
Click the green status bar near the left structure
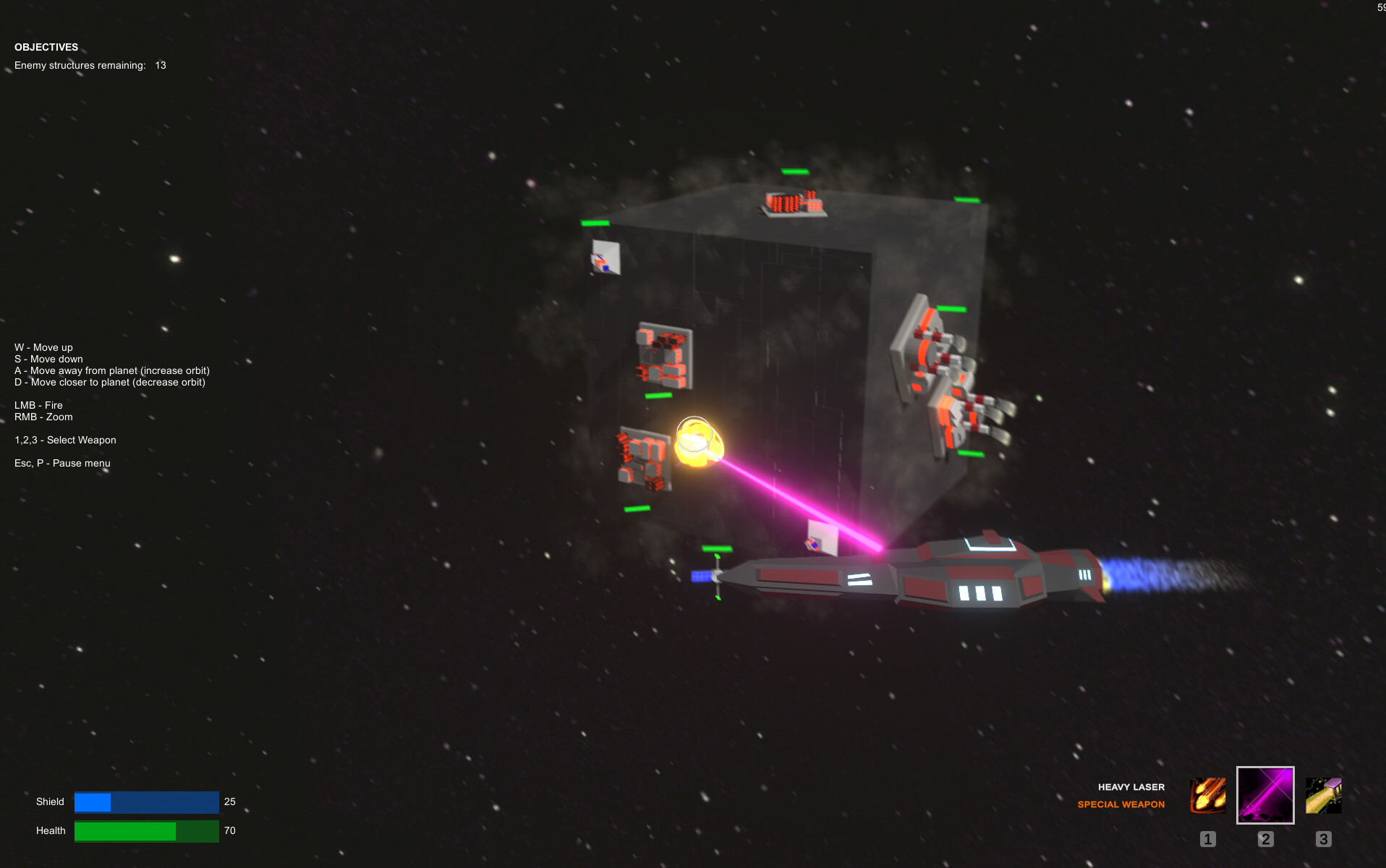coord(657,396)
